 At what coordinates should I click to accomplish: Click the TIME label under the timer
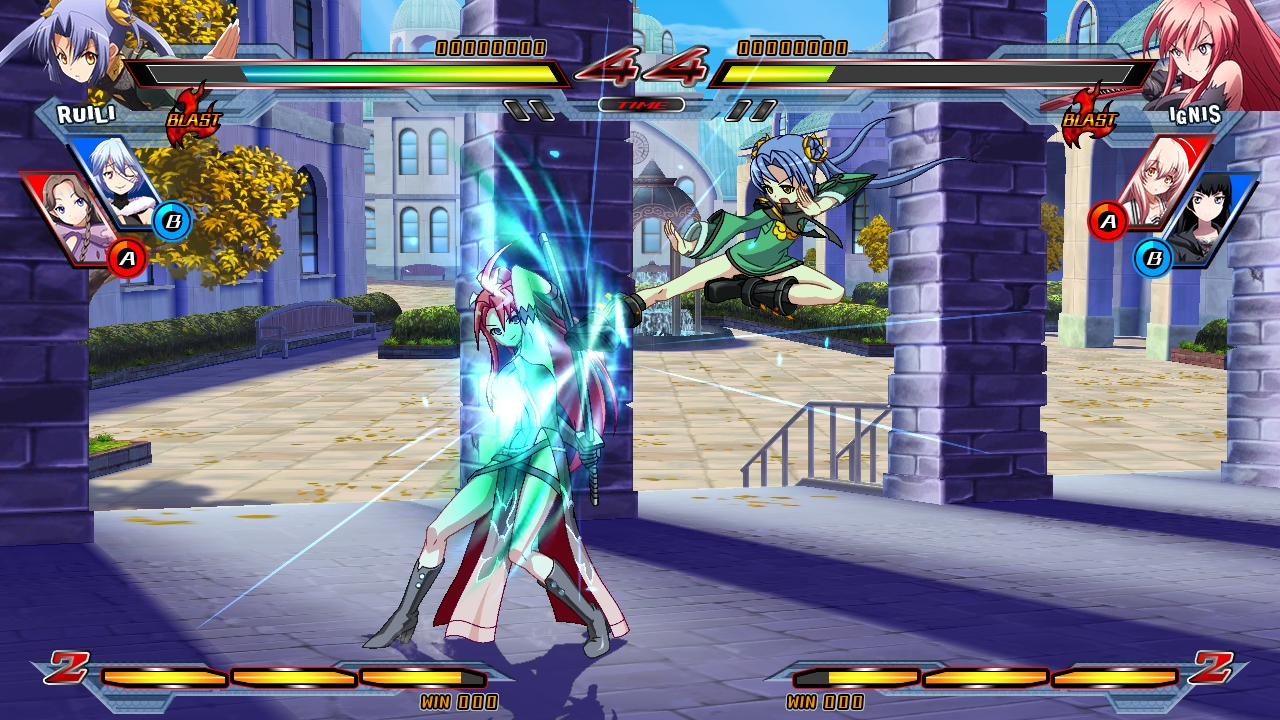(x=640, y=102)
